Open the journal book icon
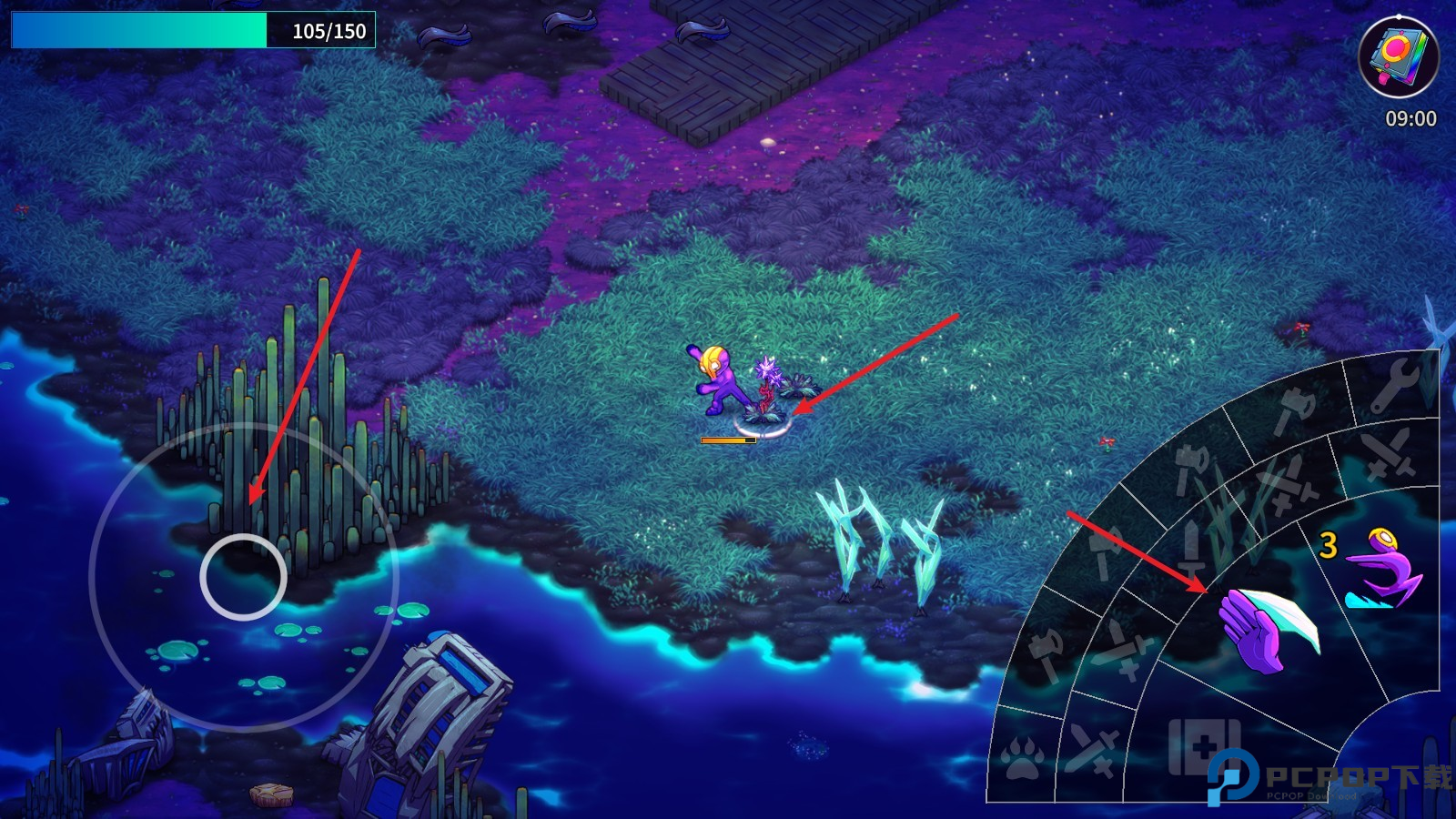 click(1398, 55)
